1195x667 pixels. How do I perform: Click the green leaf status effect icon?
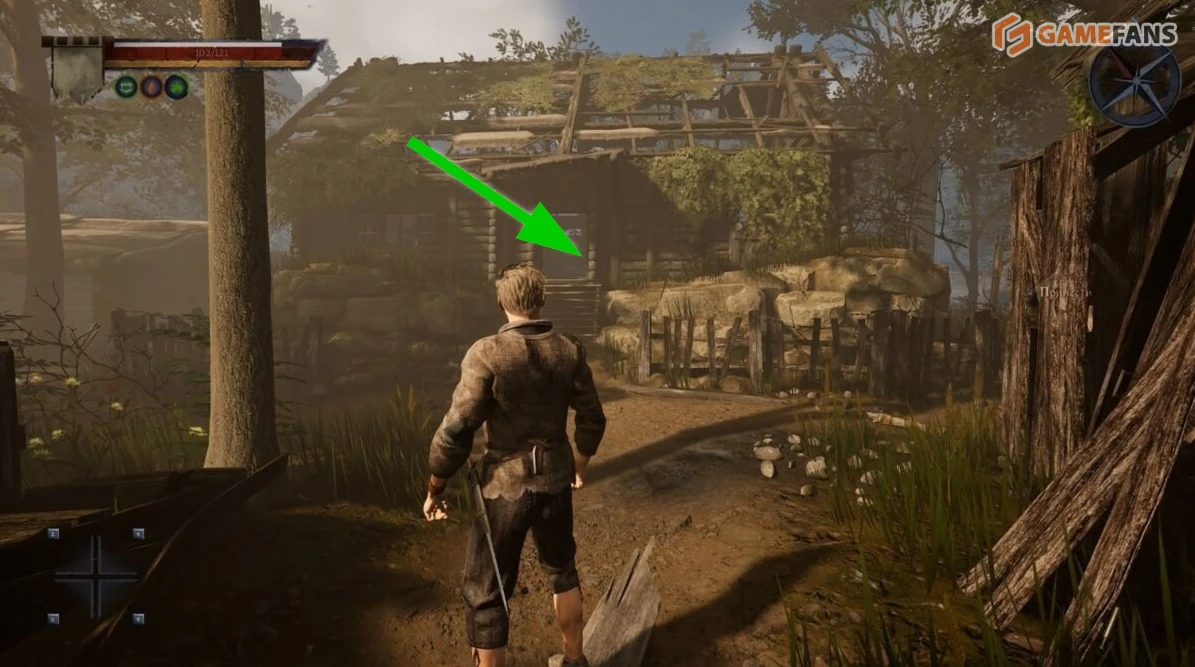(176, 86)
